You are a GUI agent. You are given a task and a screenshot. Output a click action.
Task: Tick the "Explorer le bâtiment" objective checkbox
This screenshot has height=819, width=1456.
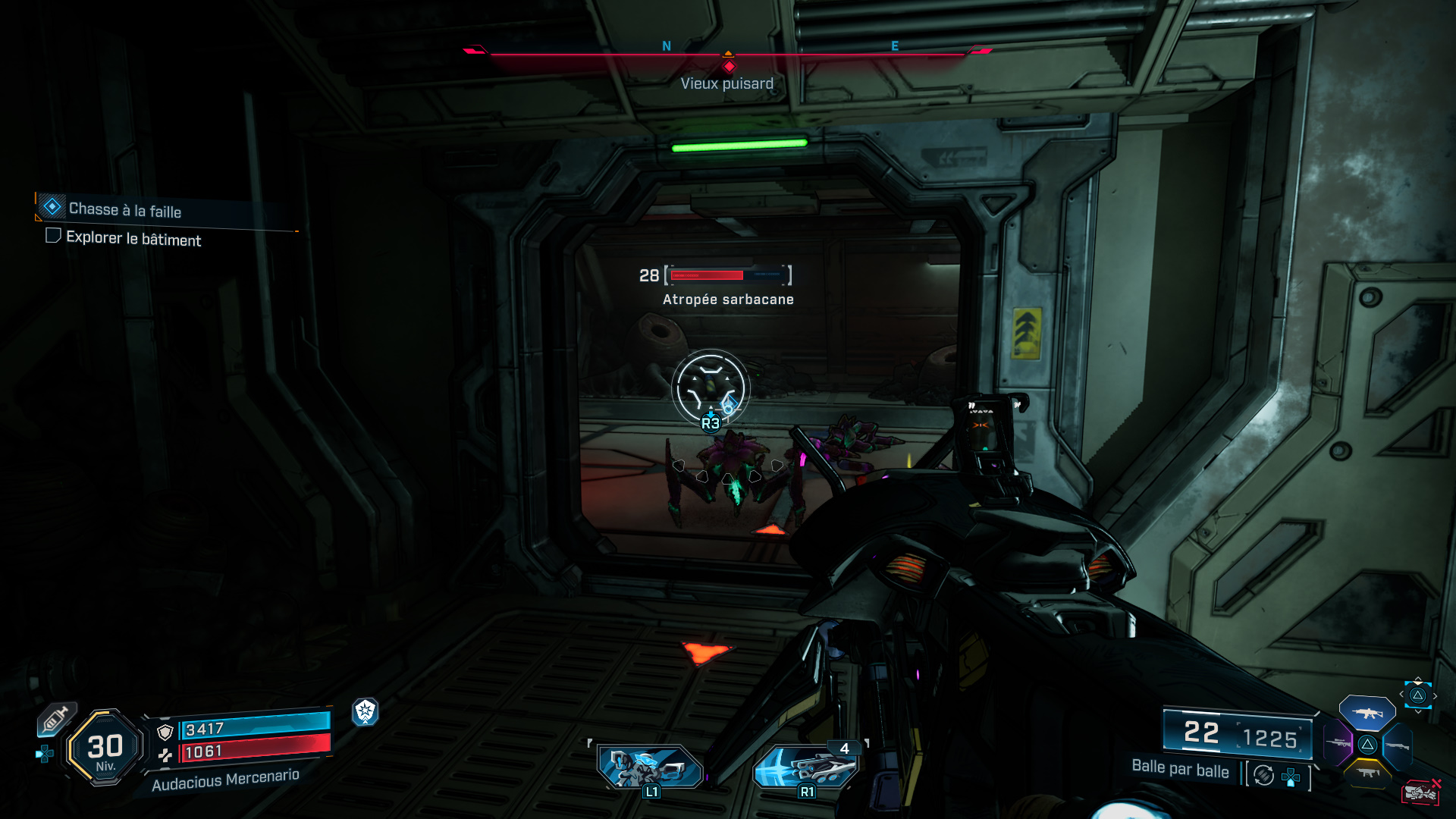click(53, 236)
